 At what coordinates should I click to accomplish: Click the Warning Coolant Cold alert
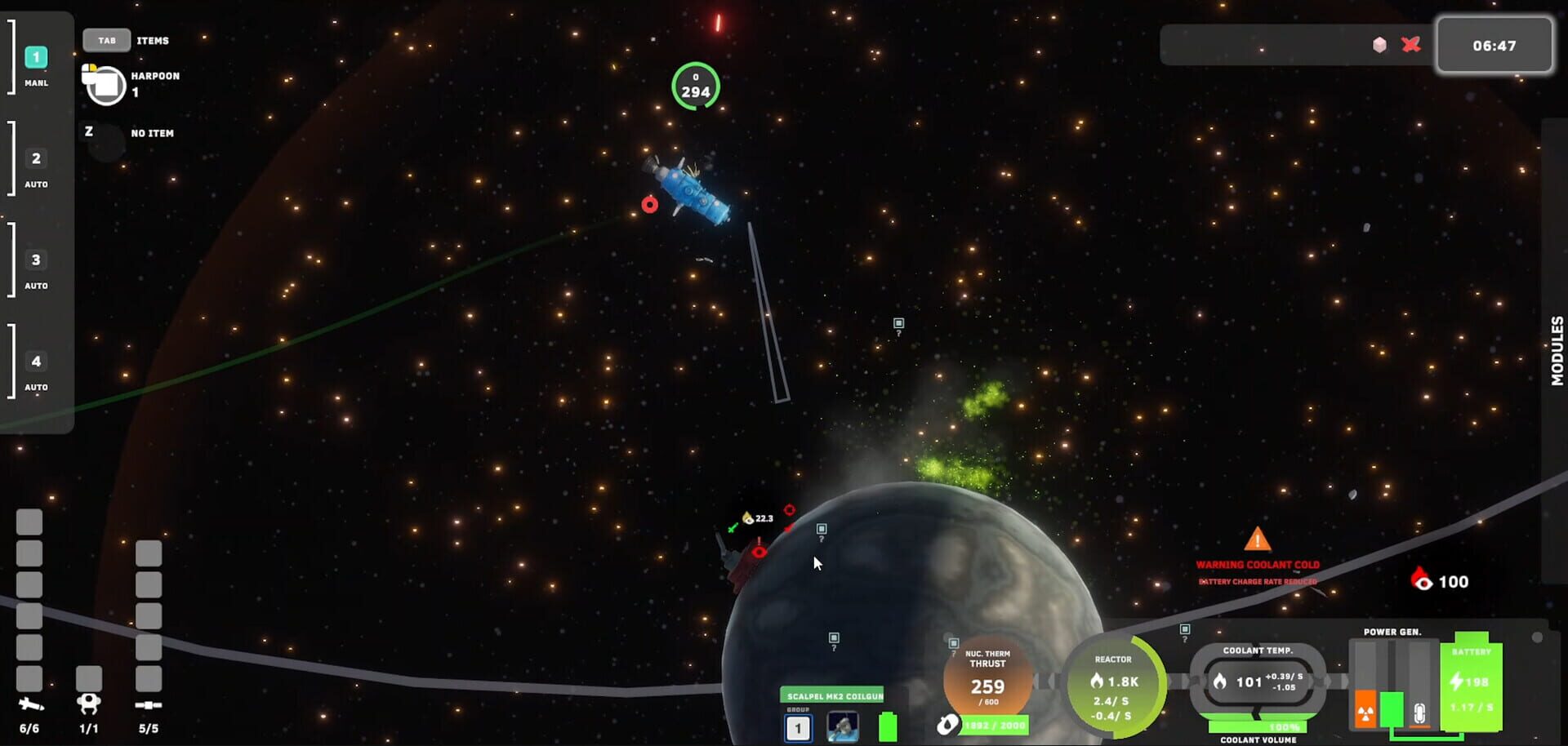point(1257,563)
